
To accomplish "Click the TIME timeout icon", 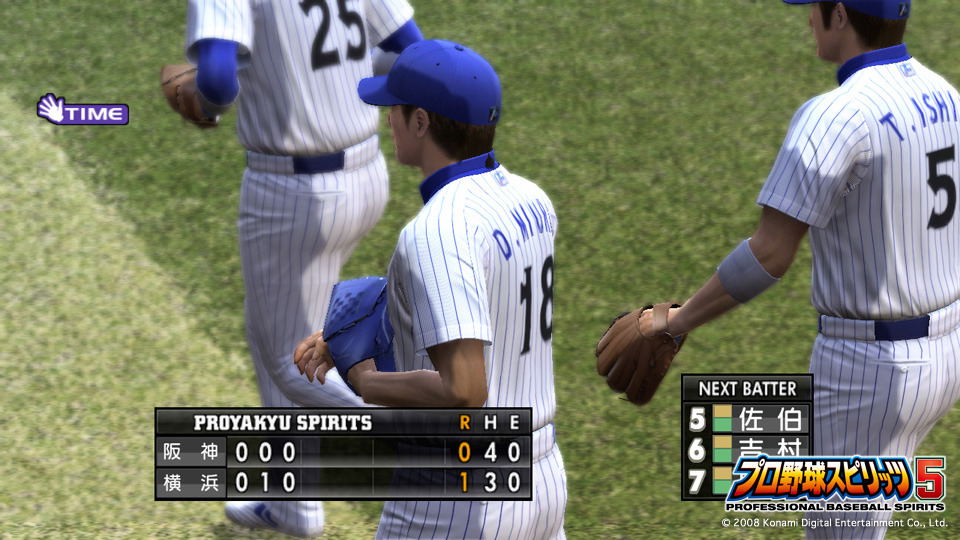I will pyautogui.click(x=83, y=110).
